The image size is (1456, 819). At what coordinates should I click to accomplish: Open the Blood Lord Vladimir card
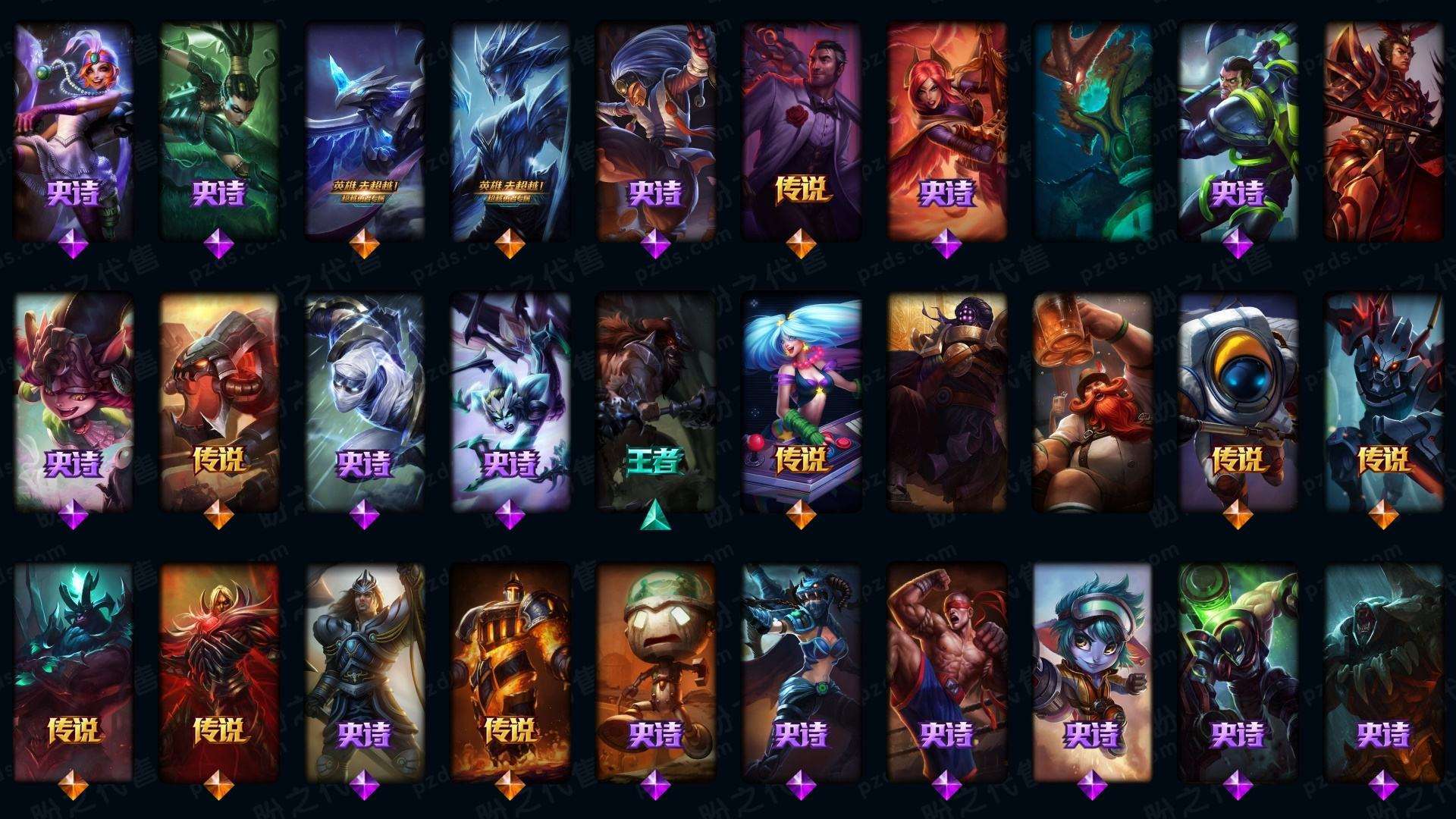[218, 671]
